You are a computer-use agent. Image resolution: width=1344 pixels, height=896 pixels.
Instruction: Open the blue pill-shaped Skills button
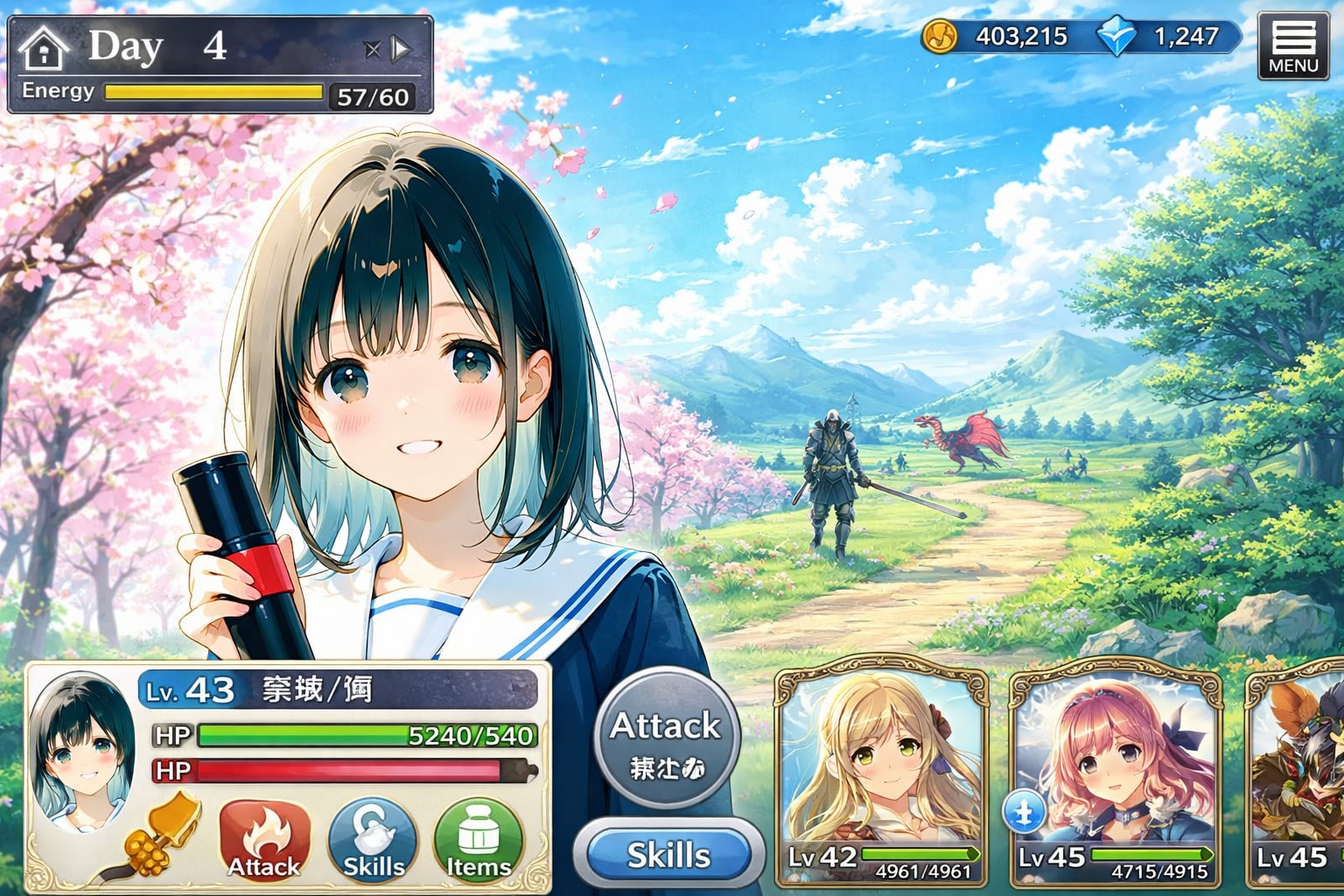668,855
